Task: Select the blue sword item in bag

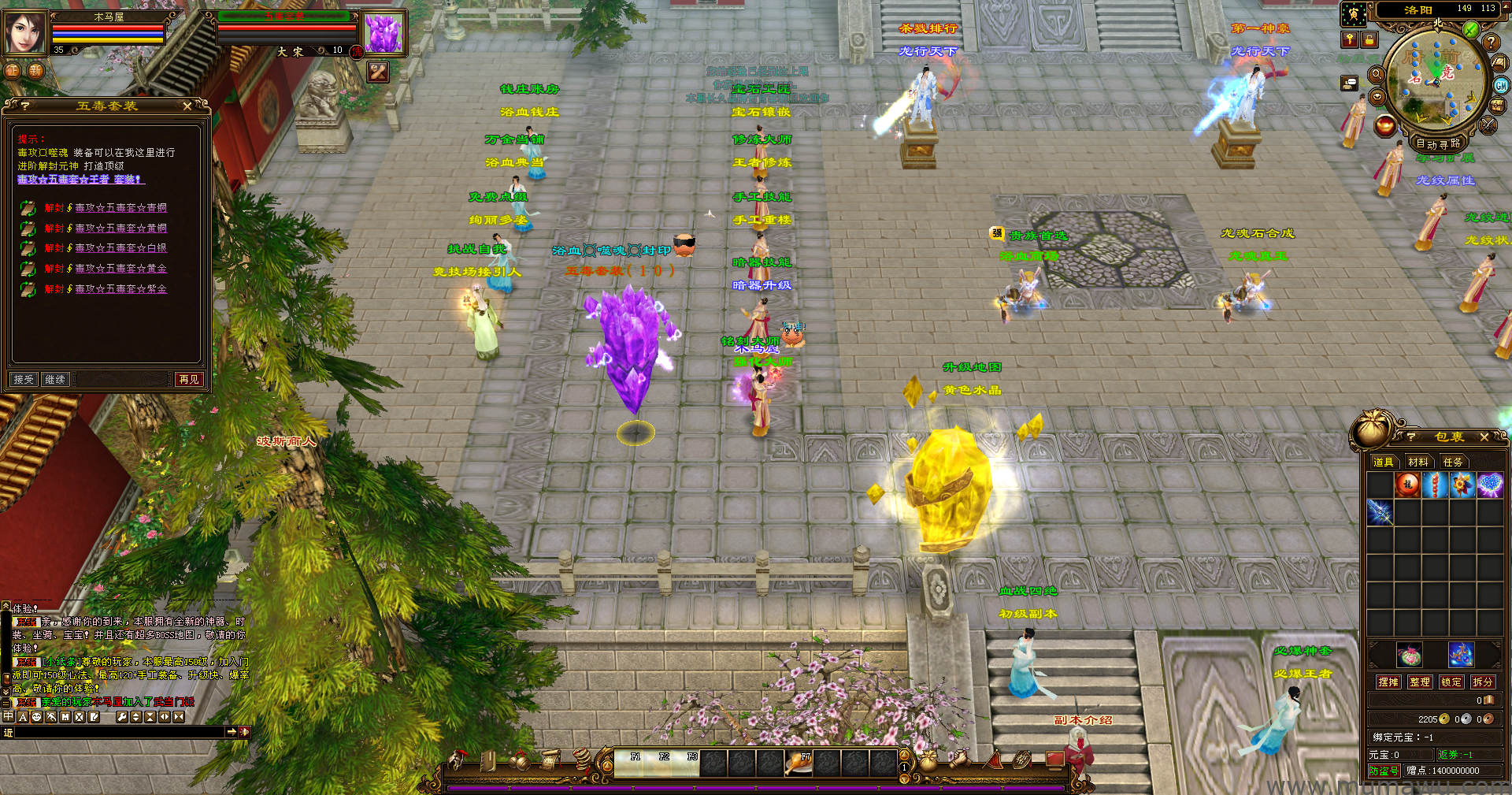Action: pyautogui.click(x=1380, y=512)
